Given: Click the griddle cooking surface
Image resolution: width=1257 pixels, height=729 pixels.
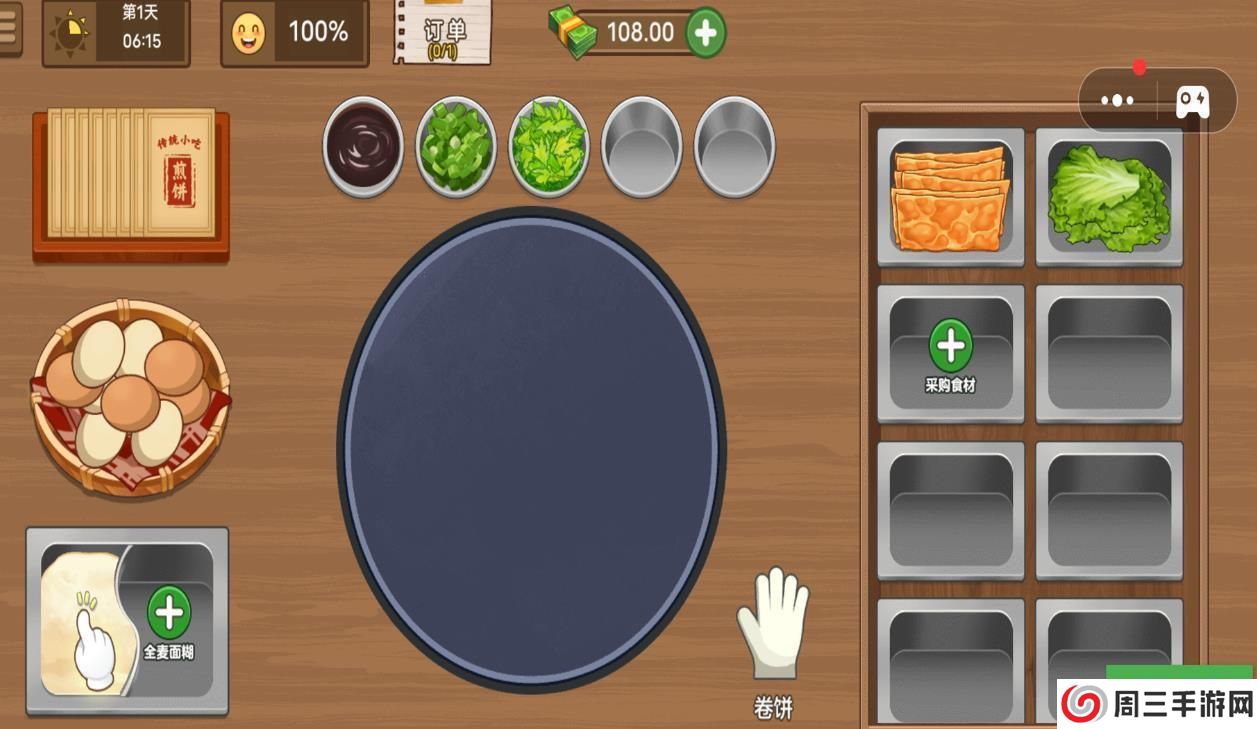Looking at the screenshot, I should (532, 448).
